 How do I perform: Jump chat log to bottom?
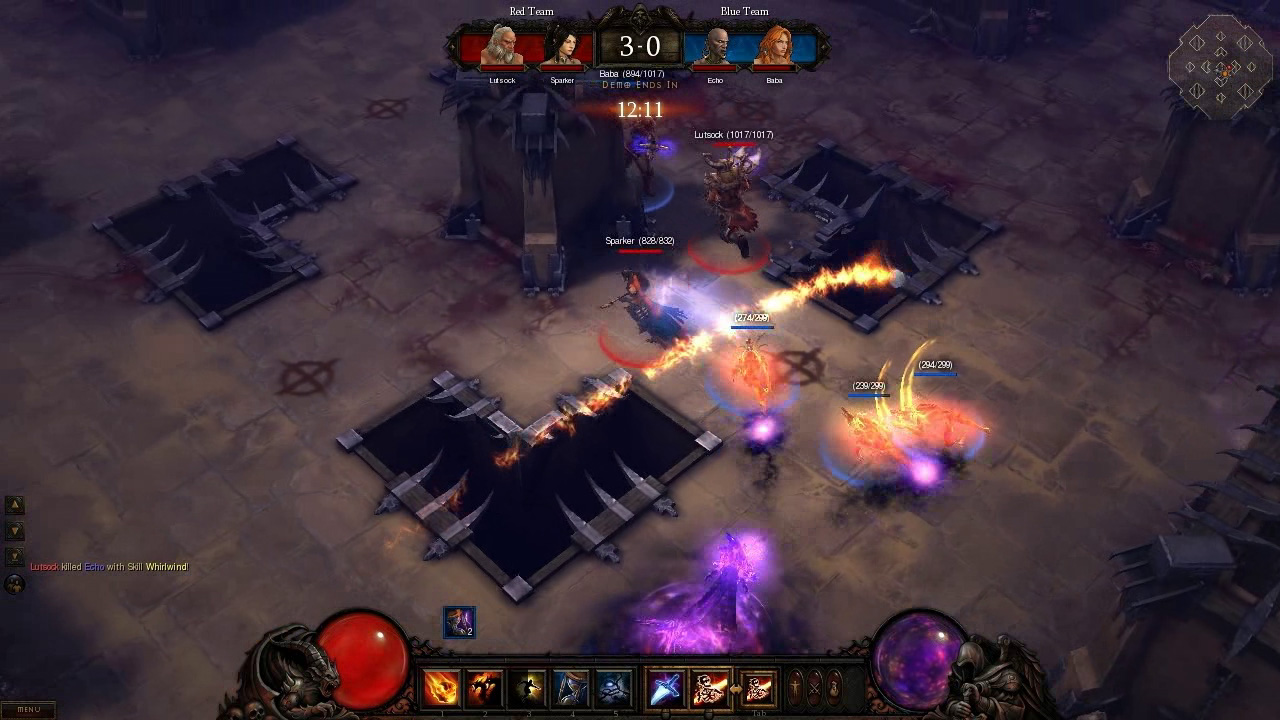coord(15,555)
